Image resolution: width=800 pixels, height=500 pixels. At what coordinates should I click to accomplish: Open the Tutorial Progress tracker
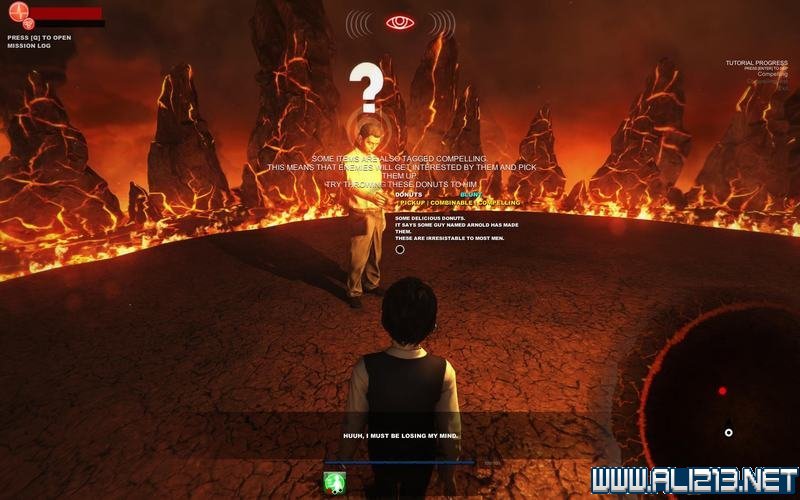point(757,64)
